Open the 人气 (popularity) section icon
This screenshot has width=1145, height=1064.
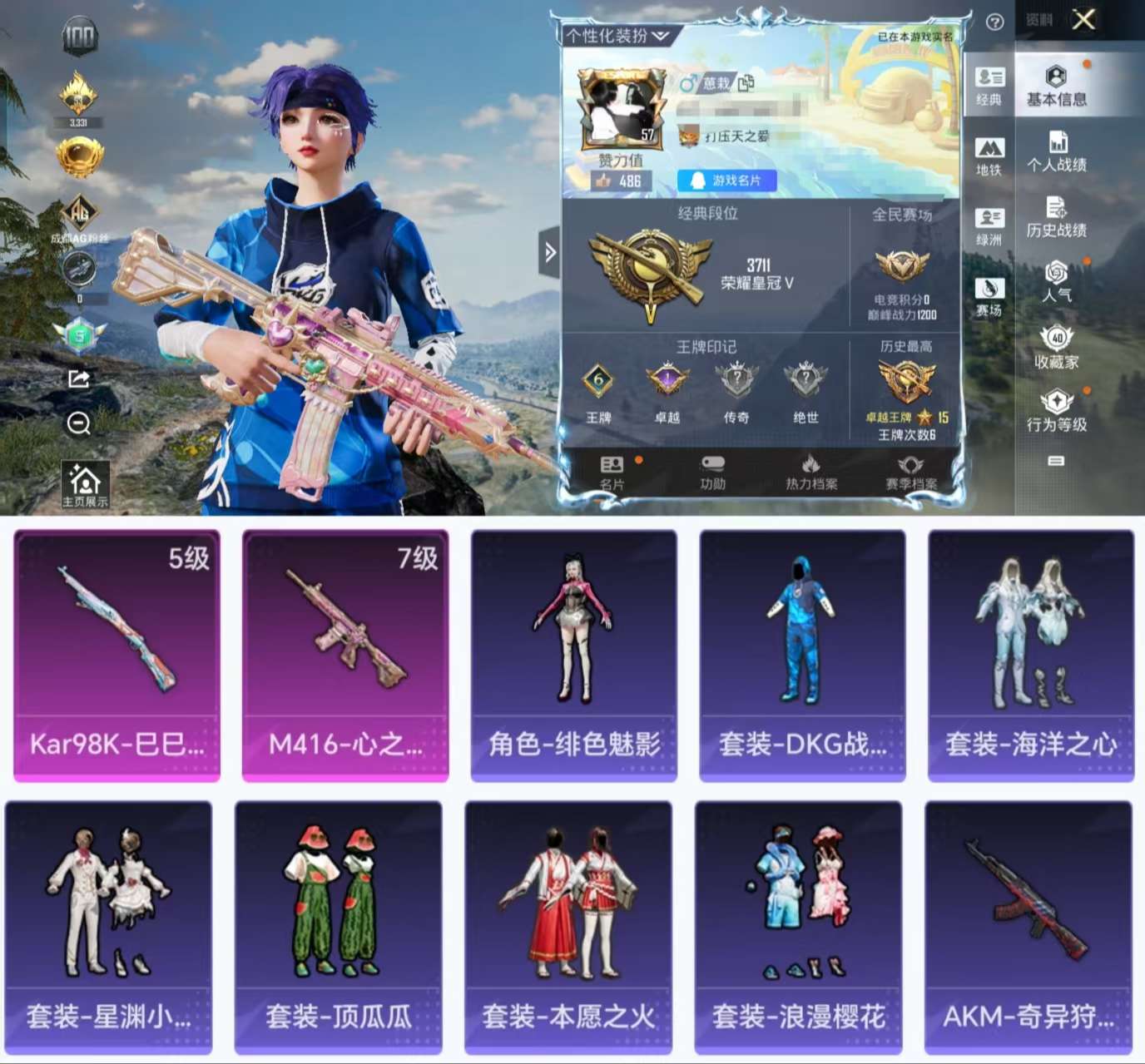[1058, 277]
